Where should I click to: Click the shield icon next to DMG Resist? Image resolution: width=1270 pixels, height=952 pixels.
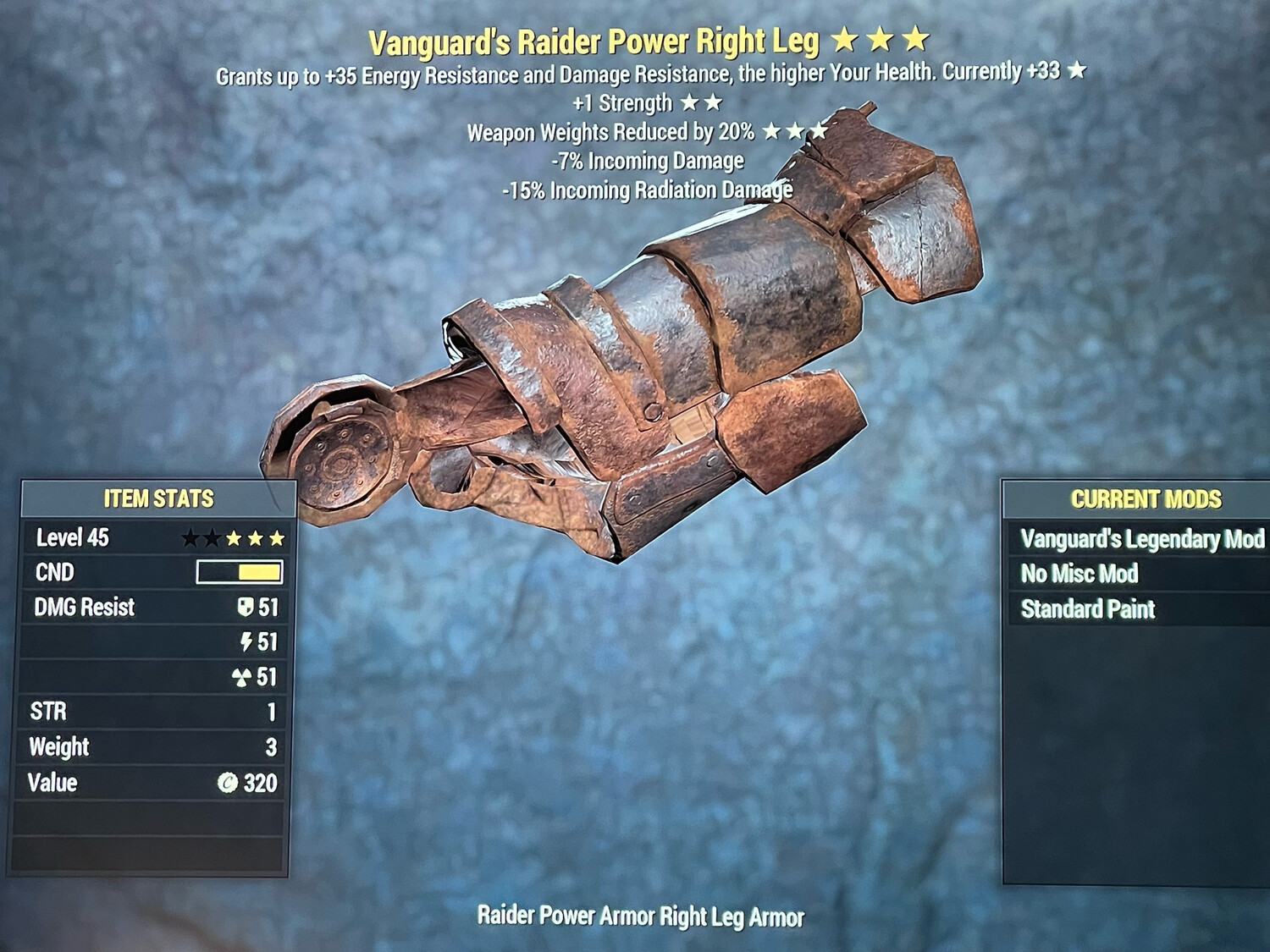(246, 608)
